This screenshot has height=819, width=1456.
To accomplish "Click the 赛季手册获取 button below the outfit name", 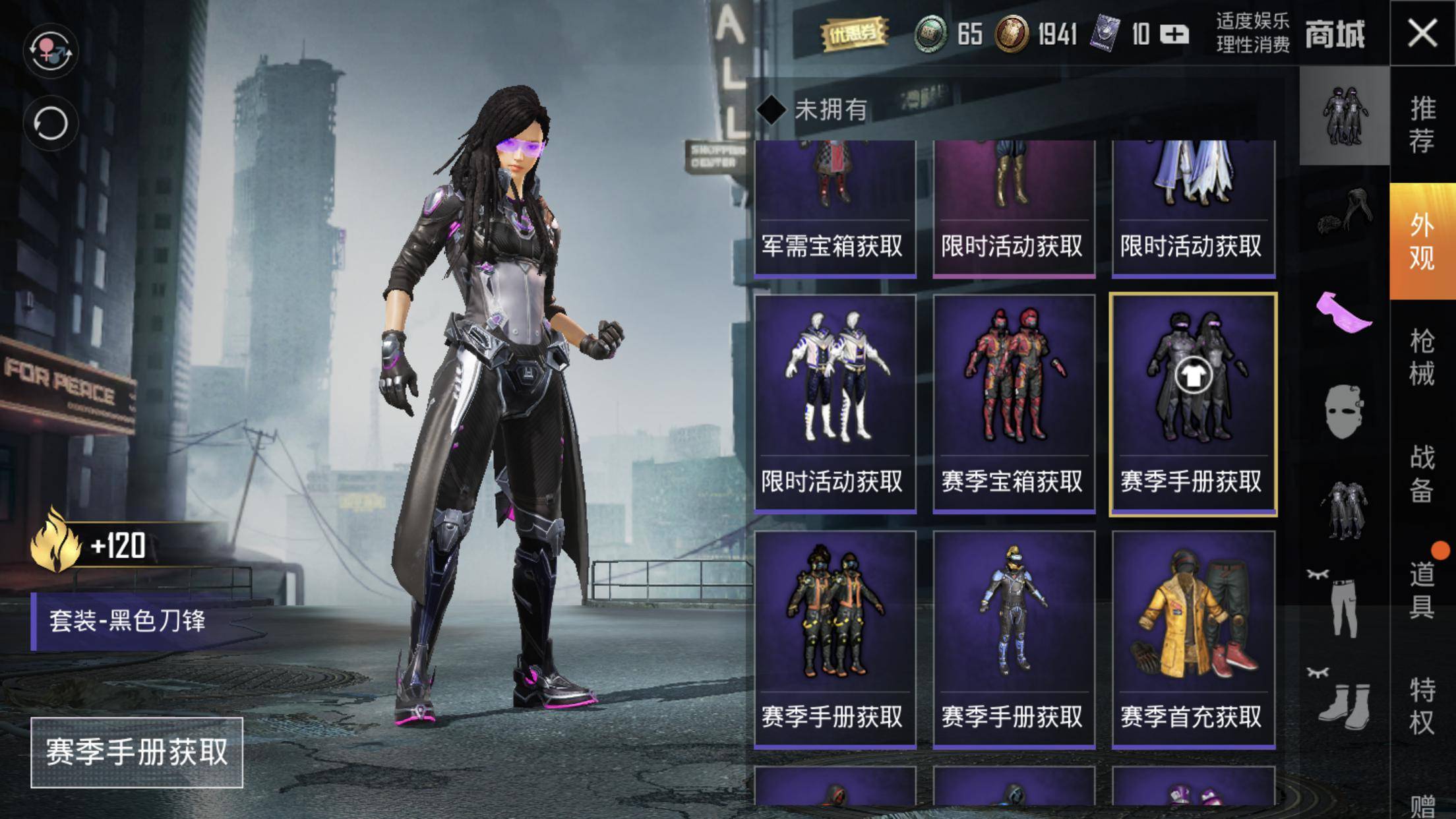I will [136, 752].
